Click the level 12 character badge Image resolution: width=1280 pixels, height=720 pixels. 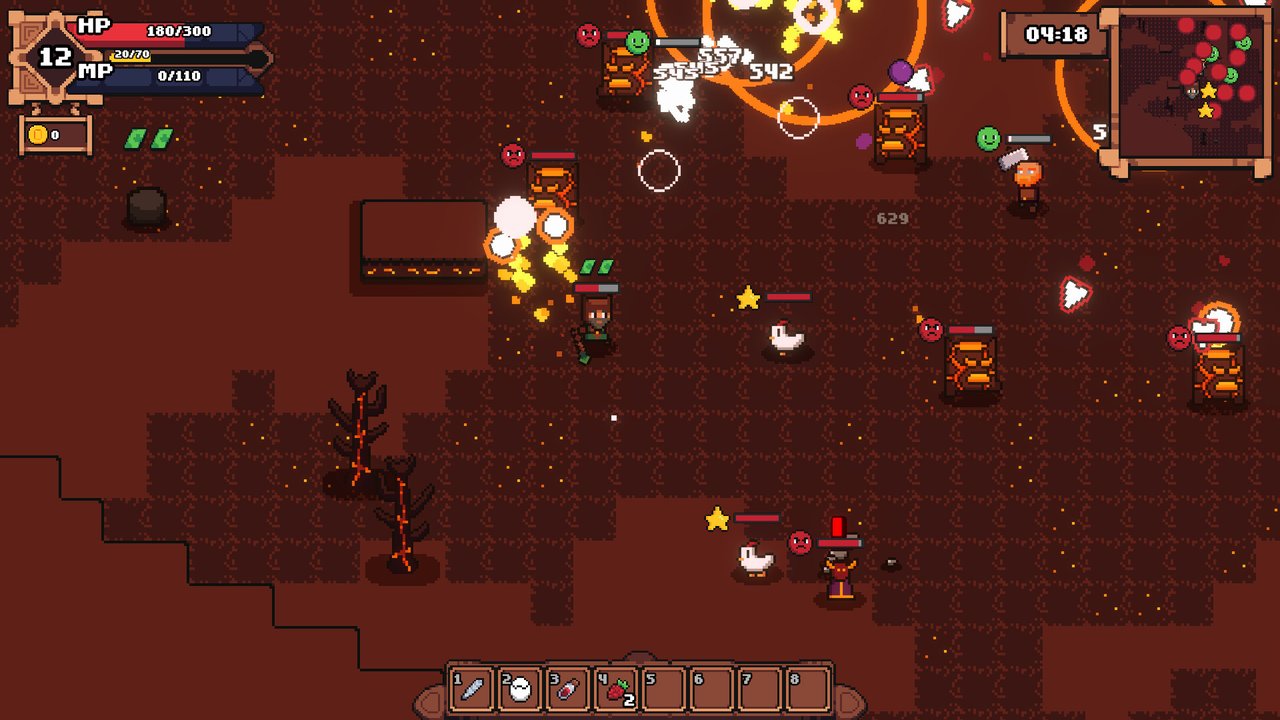pos(54,57)
